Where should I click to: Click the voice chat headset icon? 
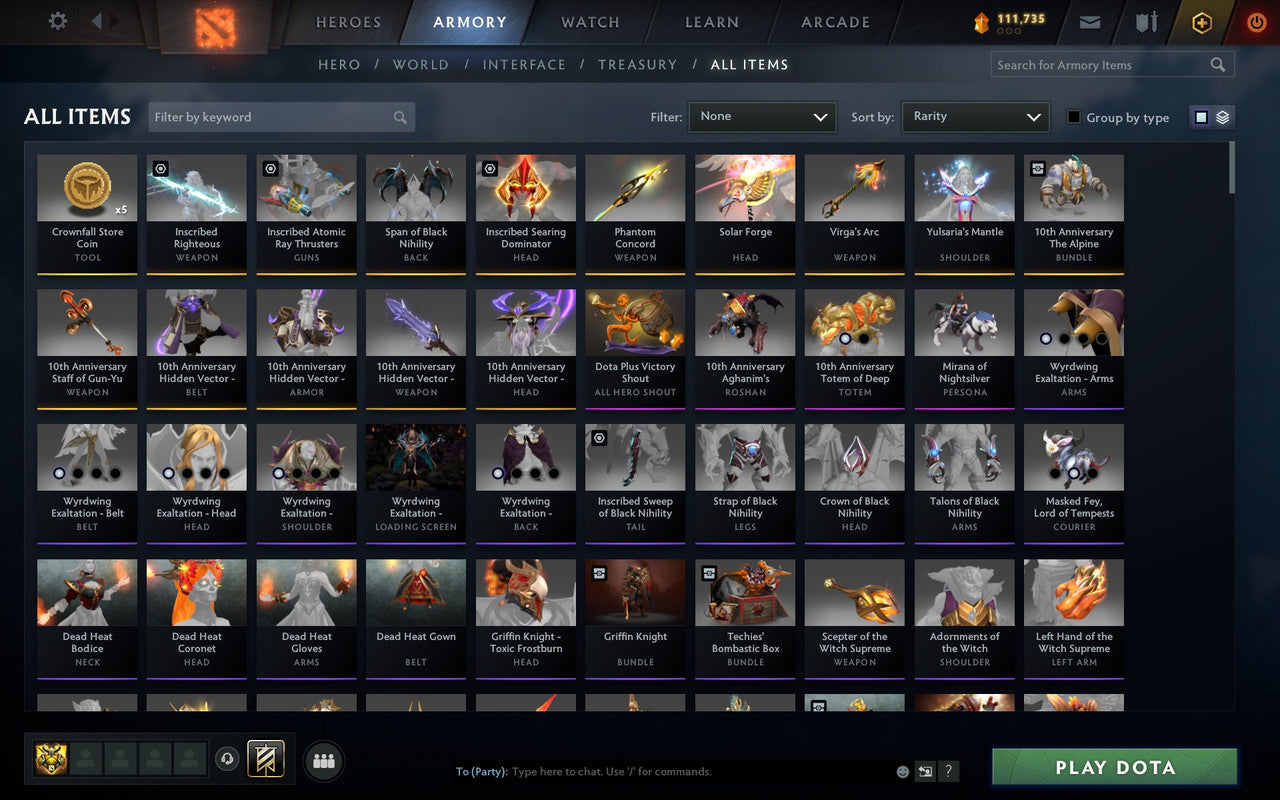(228, 760)
